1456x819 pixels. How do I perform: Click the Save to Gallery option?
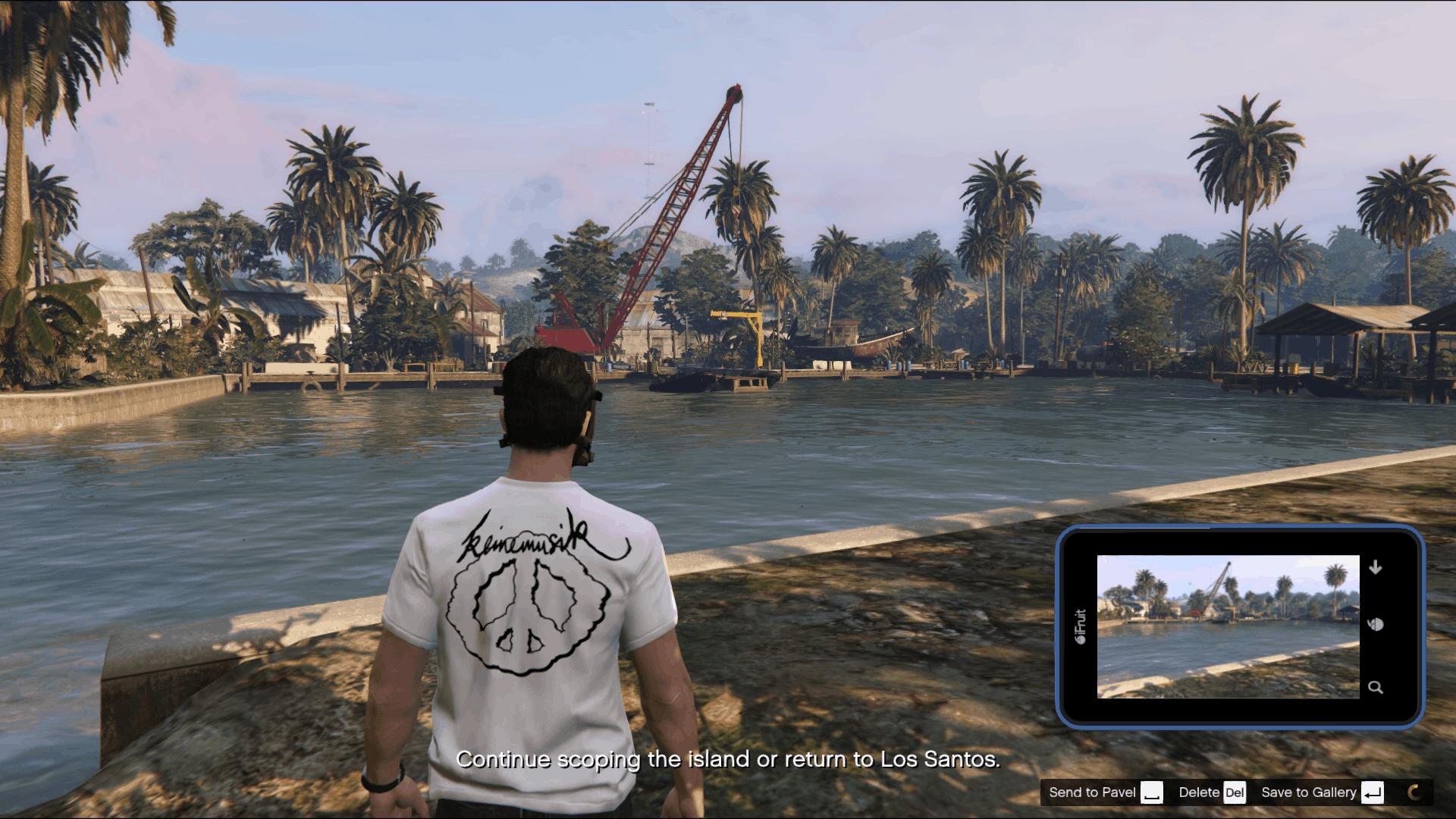1308,792
